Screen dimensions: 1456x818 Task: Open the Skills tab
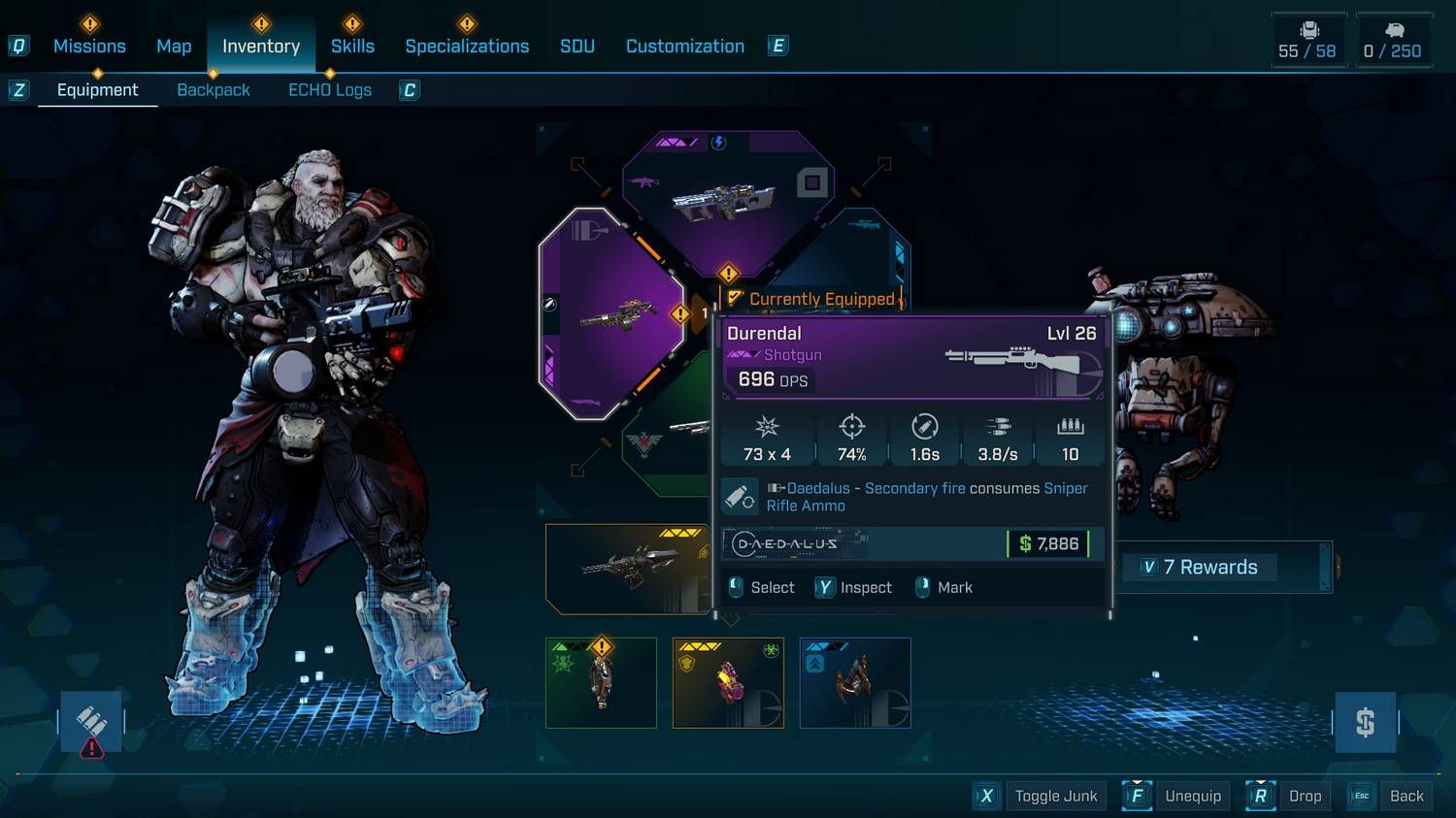[352, 46]
